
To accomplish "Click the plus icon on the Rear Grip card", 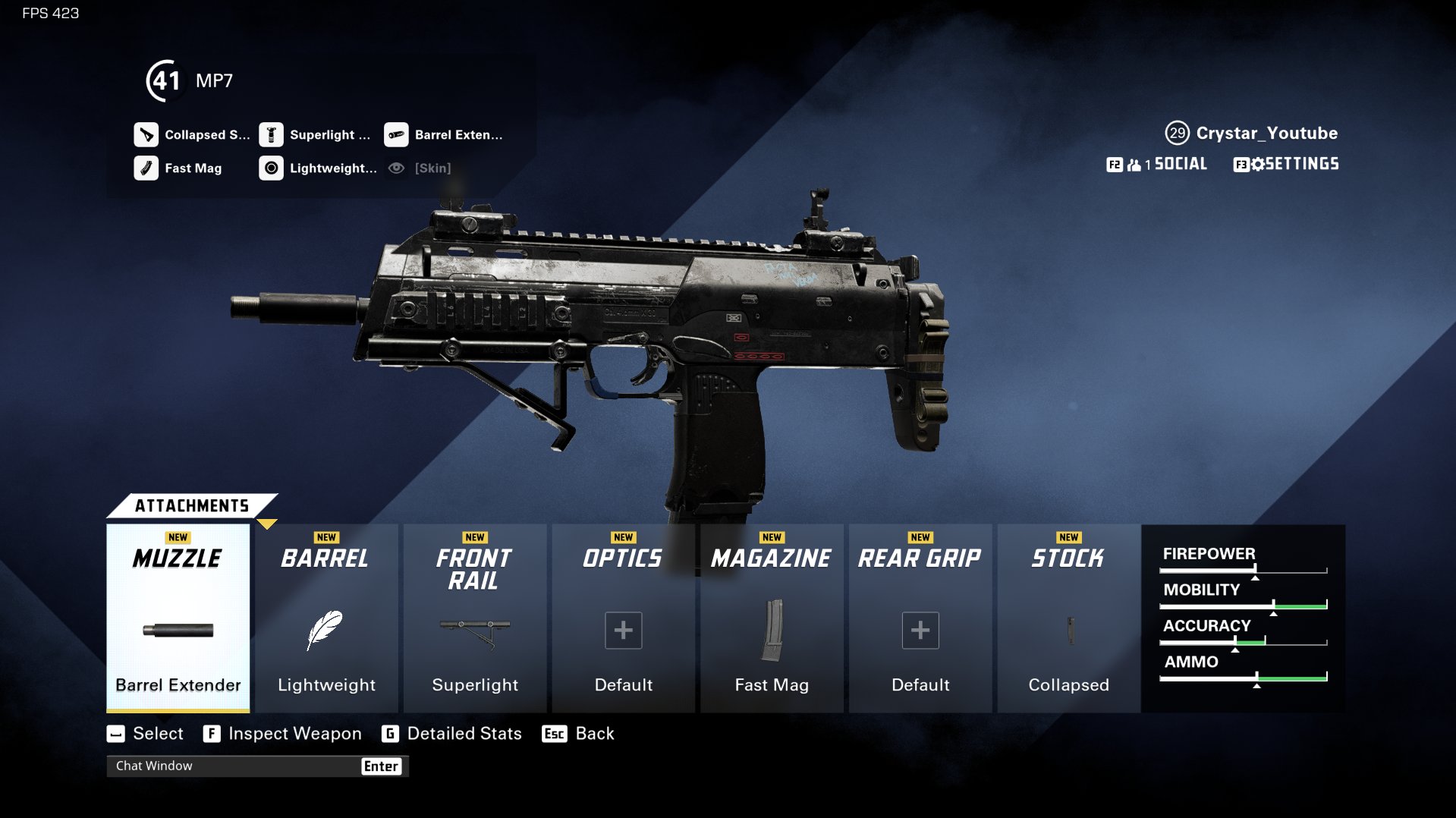I will pos(920,630).
